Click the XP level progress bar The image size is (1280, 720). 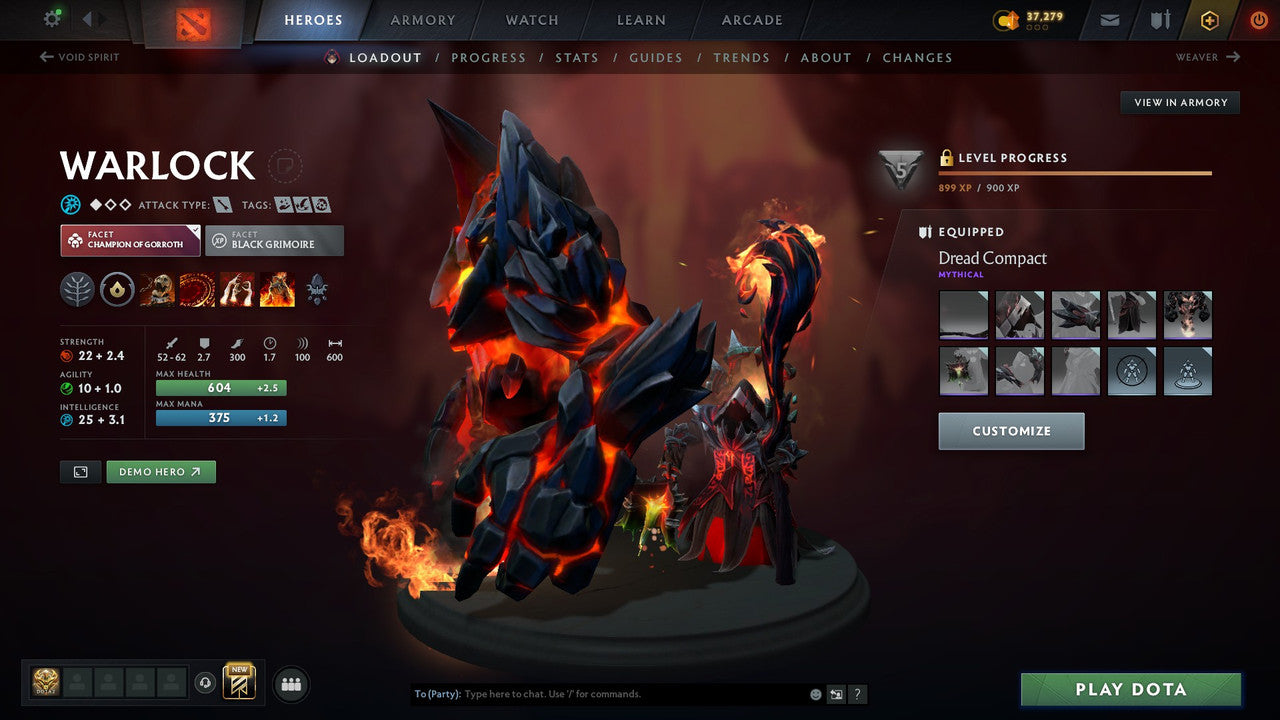pyautogui.click(x=1075, y=170)
